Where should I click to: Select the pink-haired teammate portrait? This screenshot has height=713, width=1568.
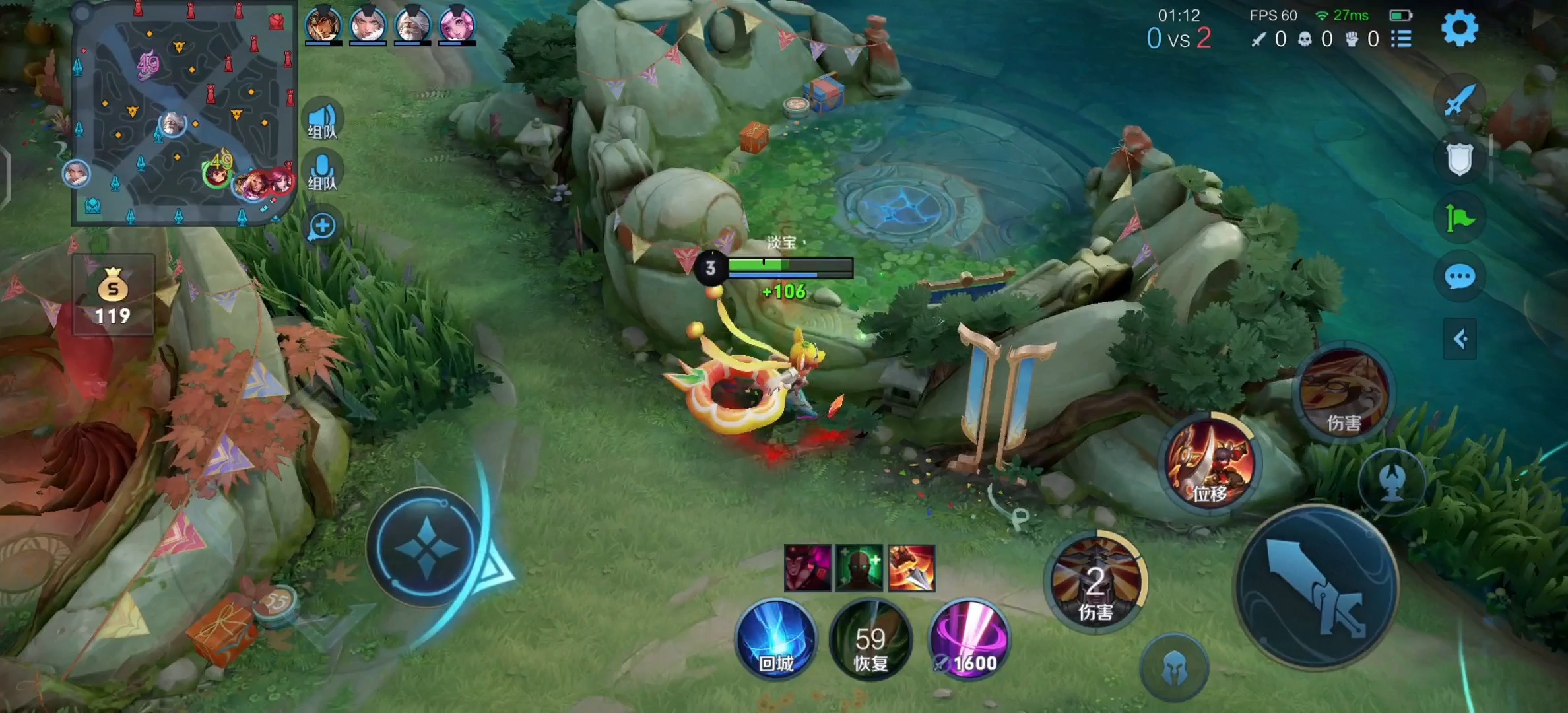pyautogui.click(x=457, y=24)
